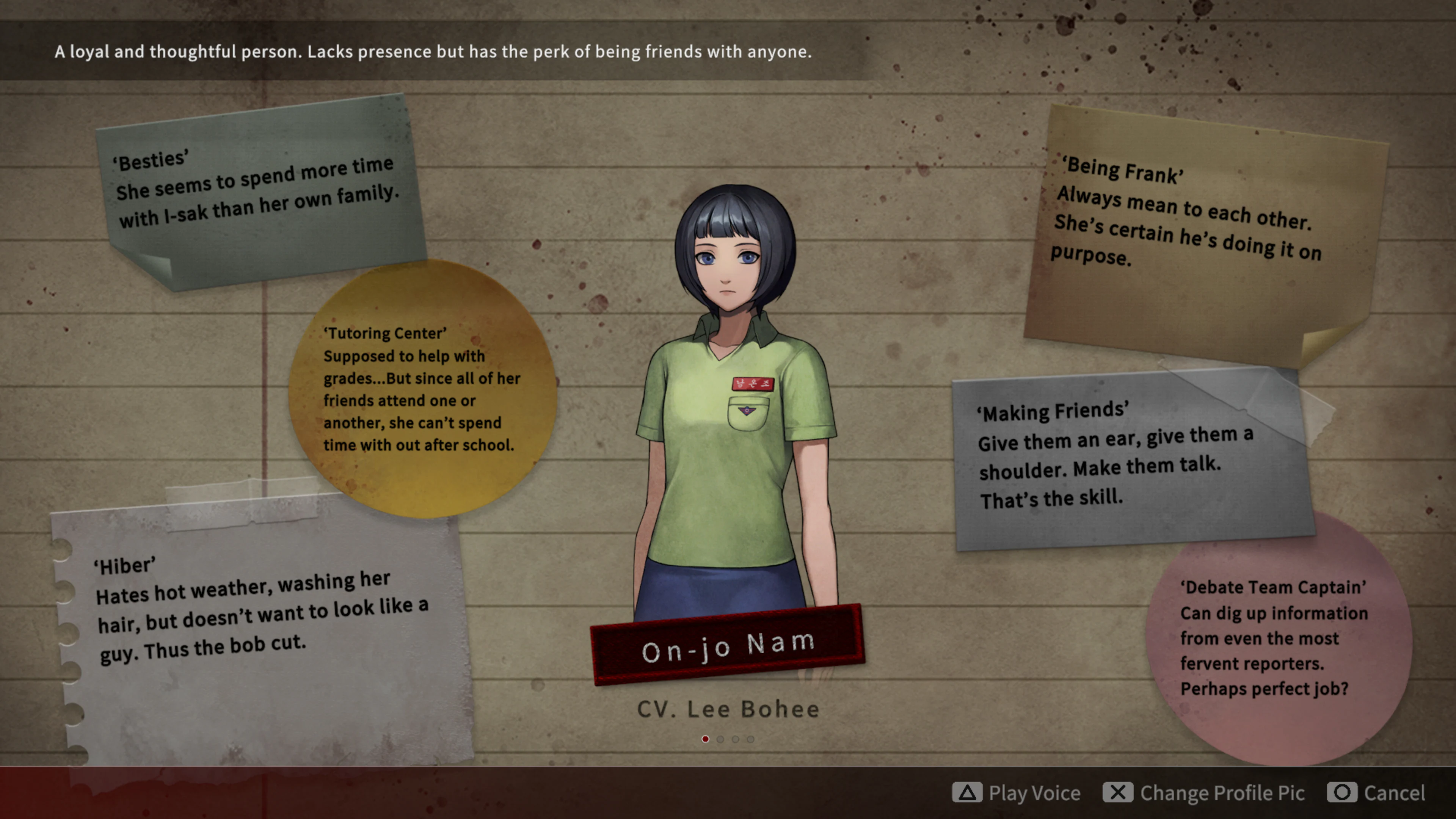Select the second page indicator dot
Viewport: 1456px width, 819px height.
pos(721,739)
